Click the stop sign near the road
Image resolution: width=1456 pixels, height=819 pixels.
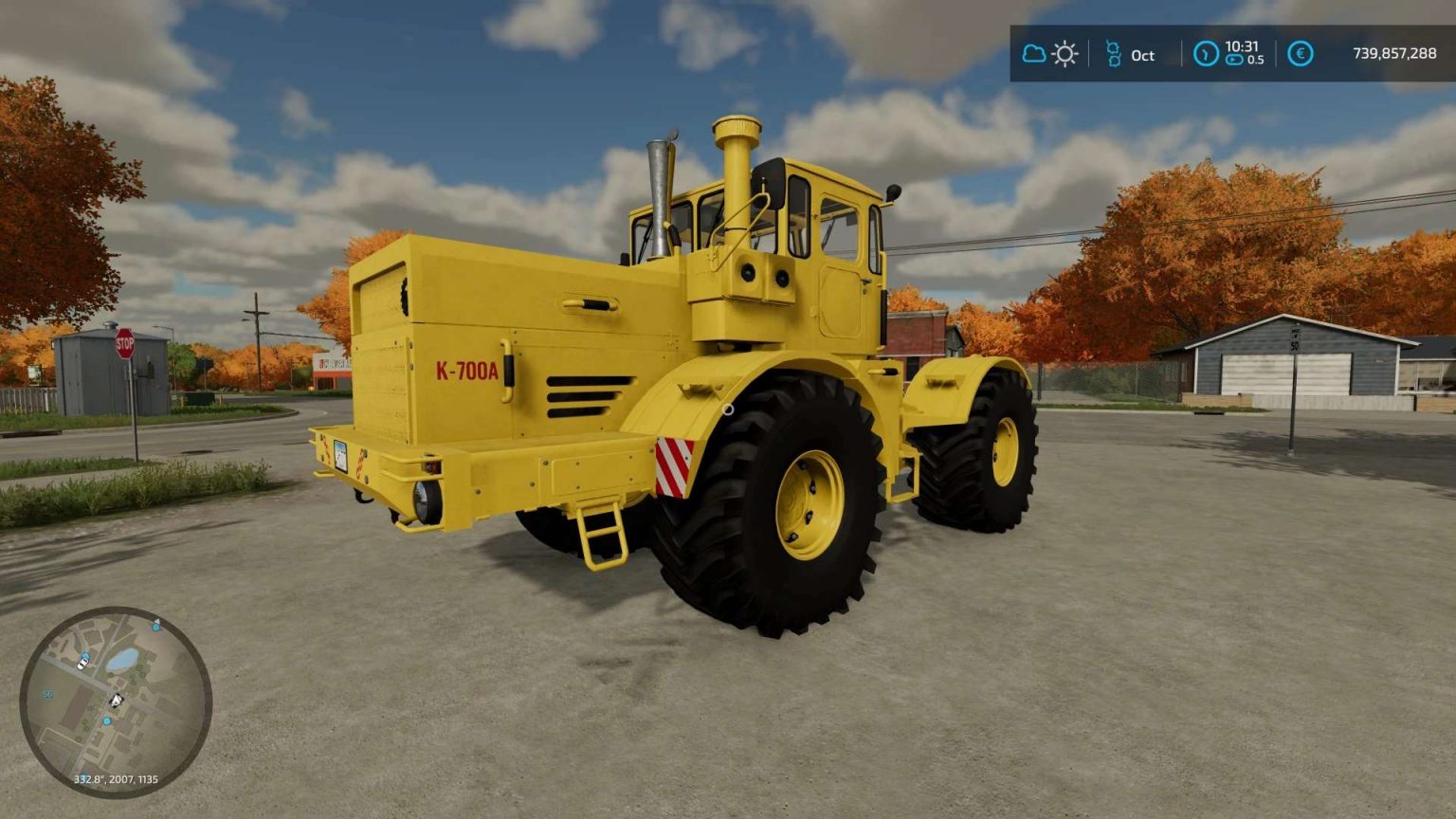click(125, 345)
